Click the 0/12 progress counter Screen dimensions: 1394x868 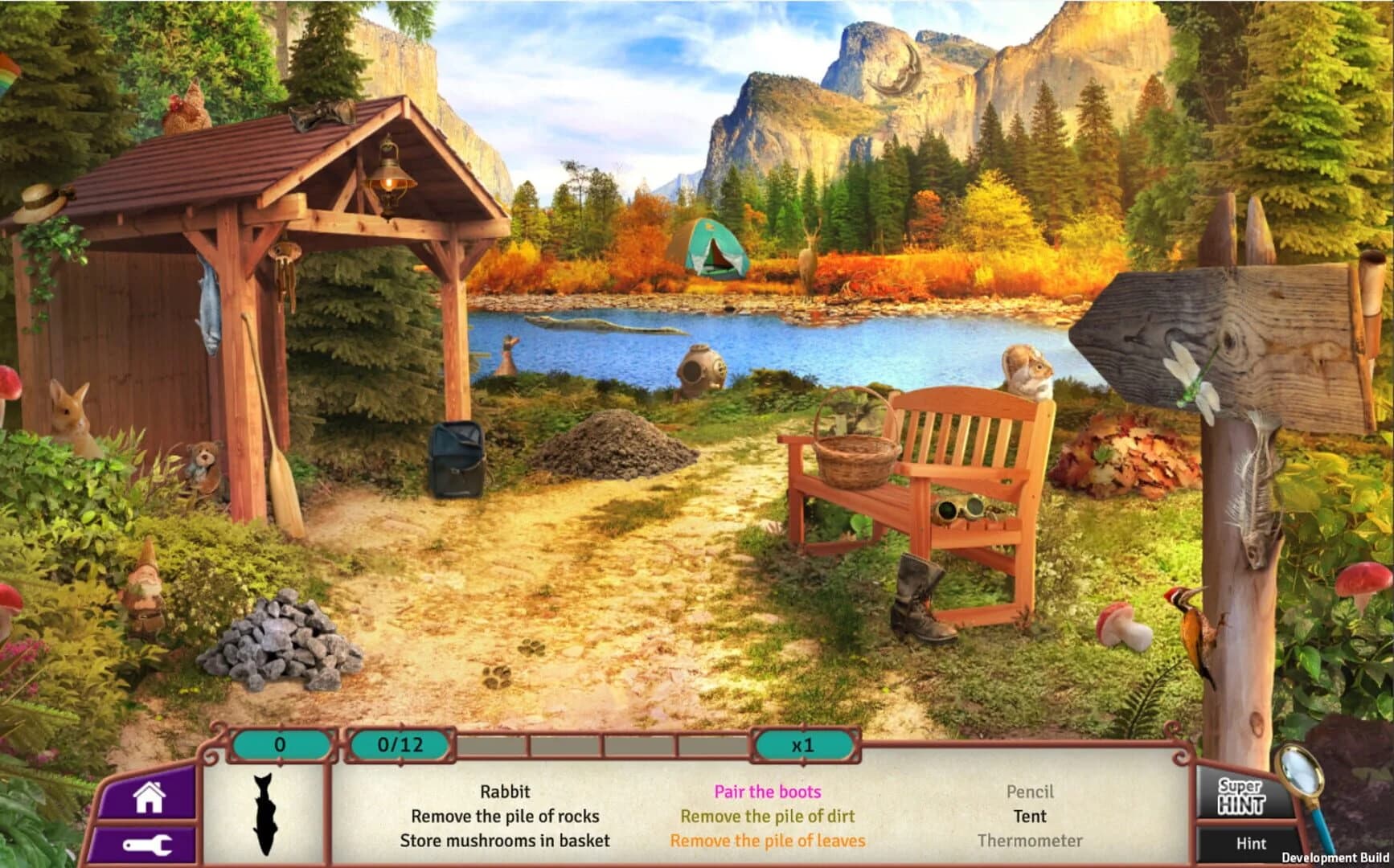[x=397, y=747]
